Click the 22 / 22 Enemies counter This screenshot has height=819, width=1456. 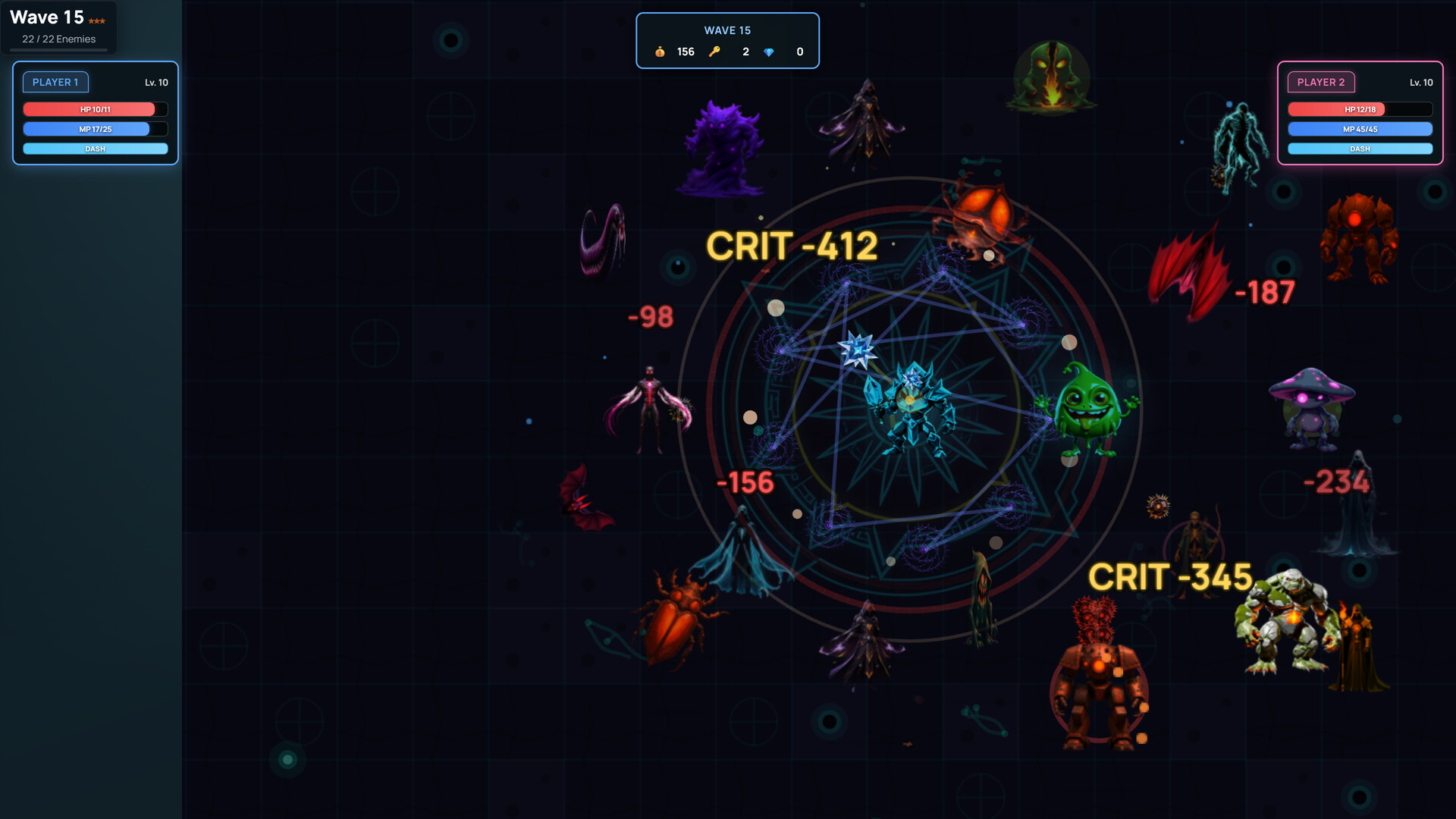tap(60, 39)
